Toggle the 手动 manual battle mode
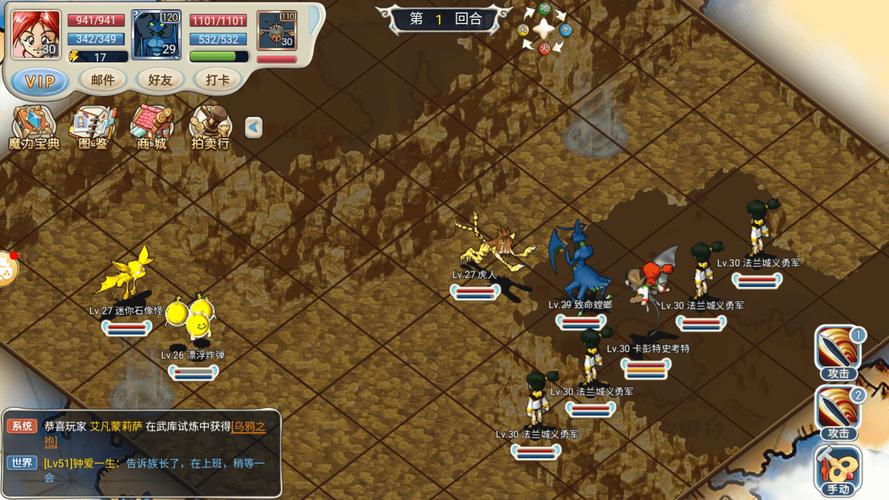Image resolution: width=889 pixels, height=500 pixels. (838, 470)
